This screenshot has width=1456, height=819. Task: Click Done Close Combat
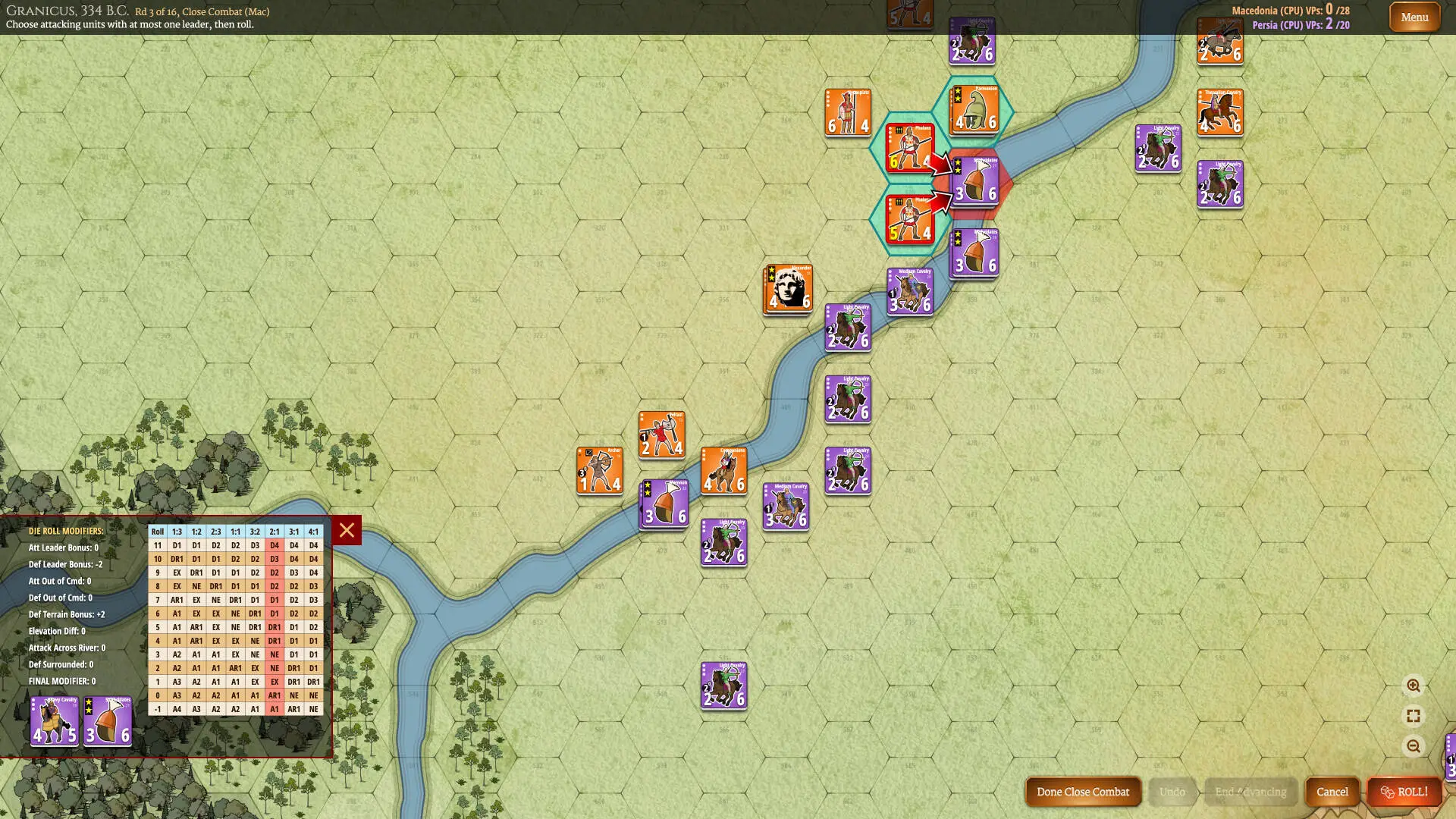(x=1083, y=792)
